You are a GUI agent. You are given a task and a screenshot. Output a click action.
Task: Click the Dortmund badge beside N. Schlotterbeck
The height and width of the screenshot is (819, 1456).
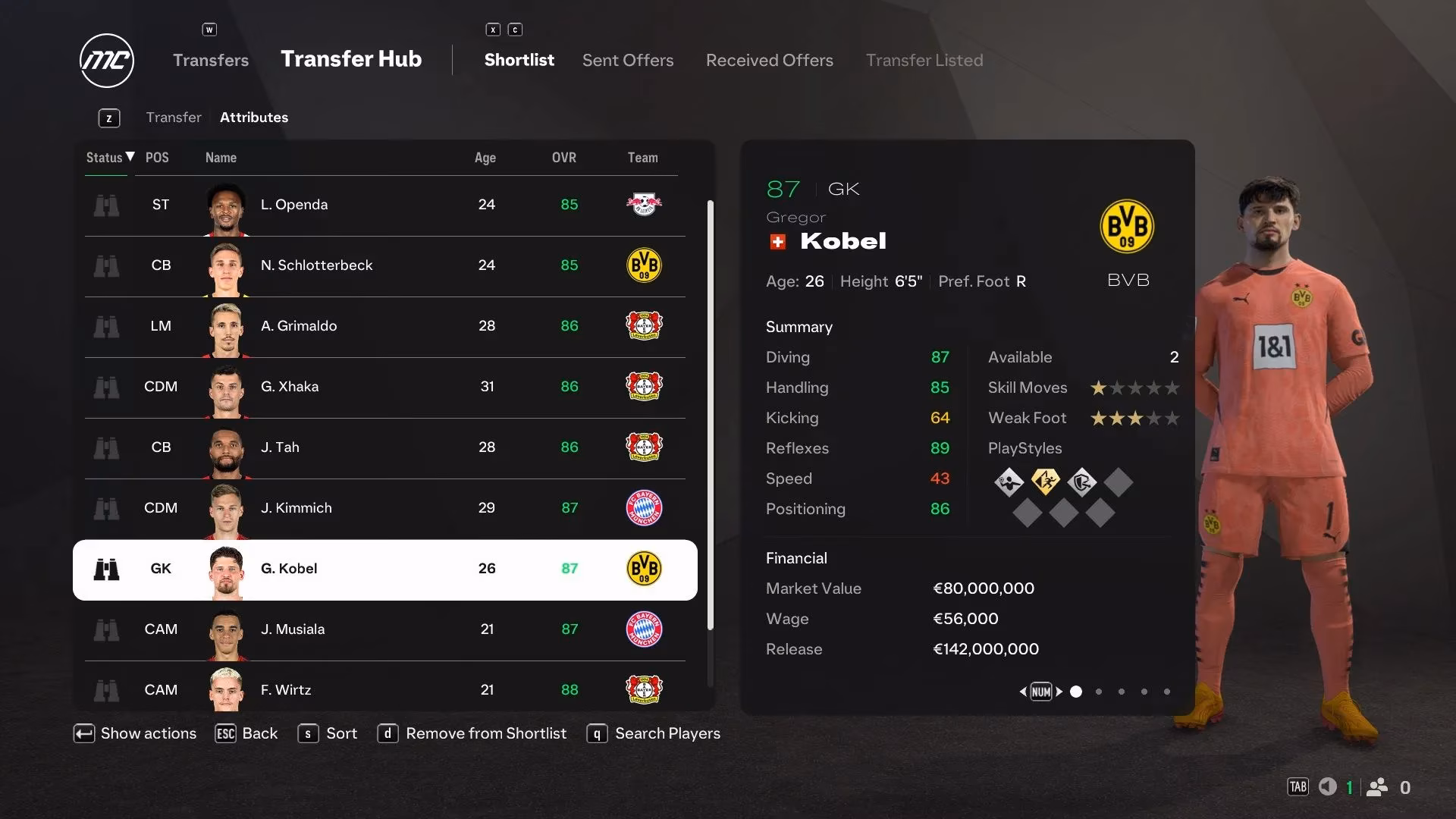click(643, 265)
